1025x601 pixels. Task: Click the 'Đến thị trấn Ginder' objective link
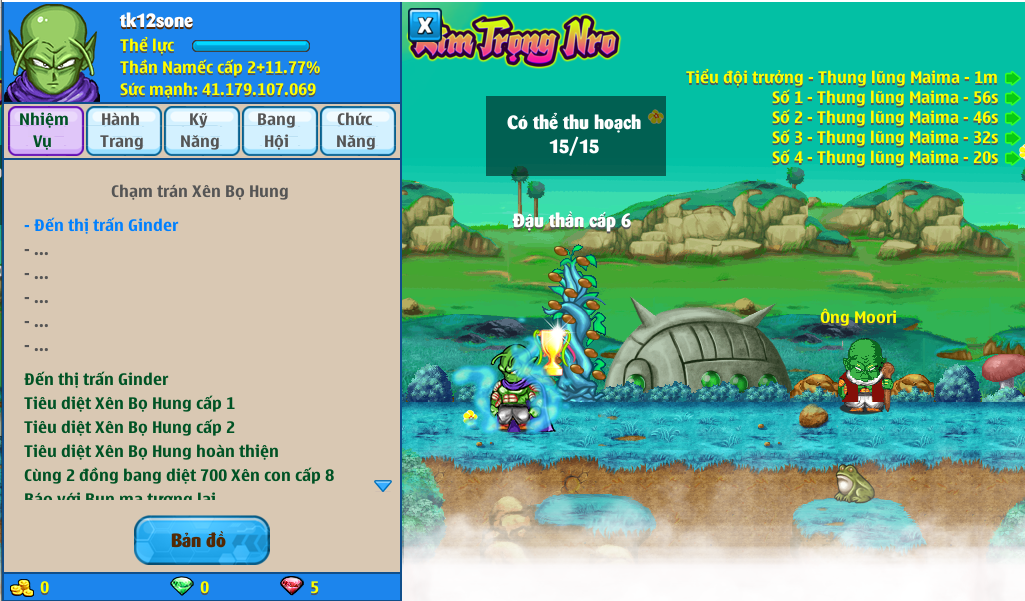click(101, 225)
